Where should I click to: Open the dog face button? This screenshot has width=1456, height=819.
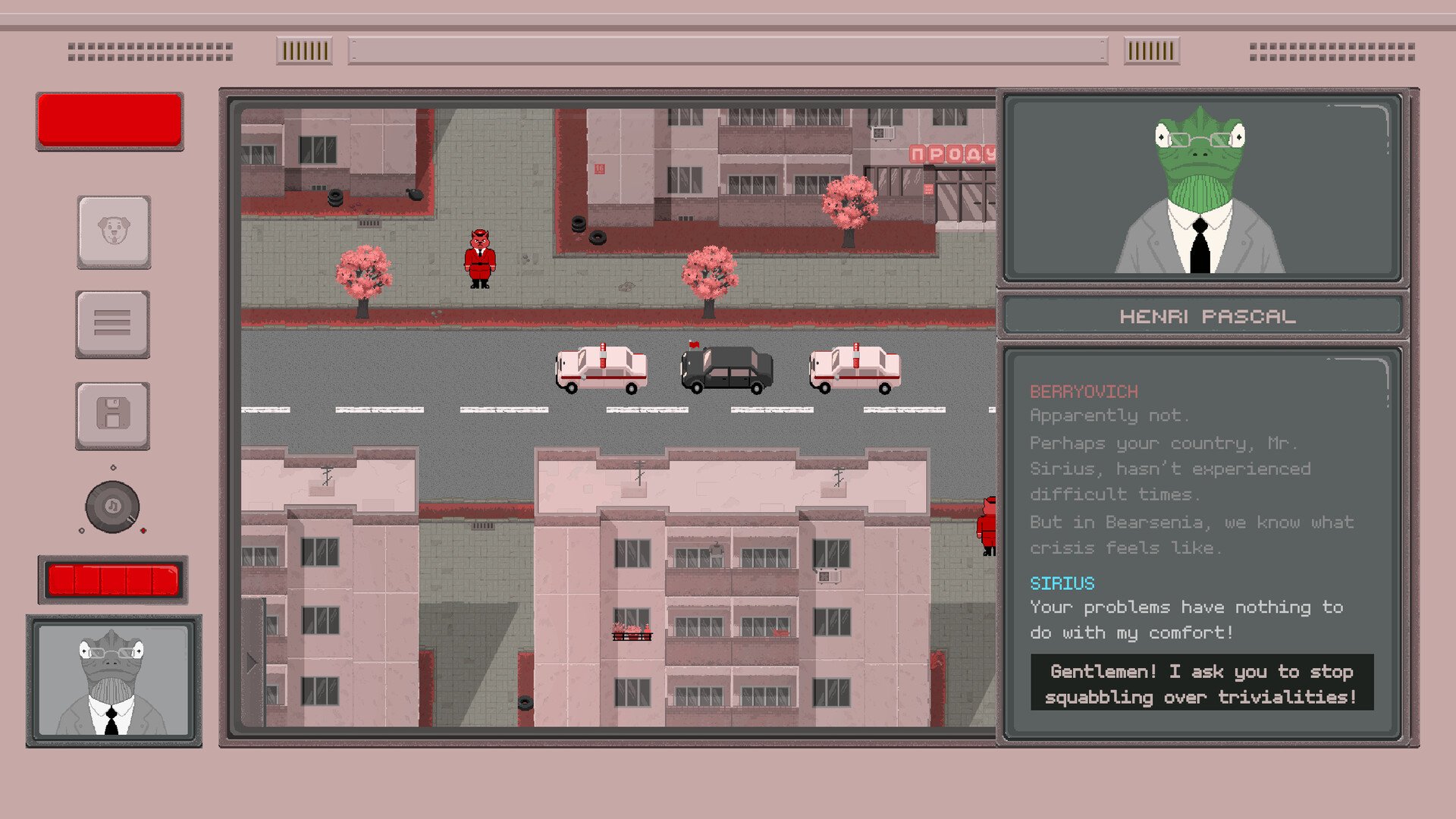click(x=114, y=231)
